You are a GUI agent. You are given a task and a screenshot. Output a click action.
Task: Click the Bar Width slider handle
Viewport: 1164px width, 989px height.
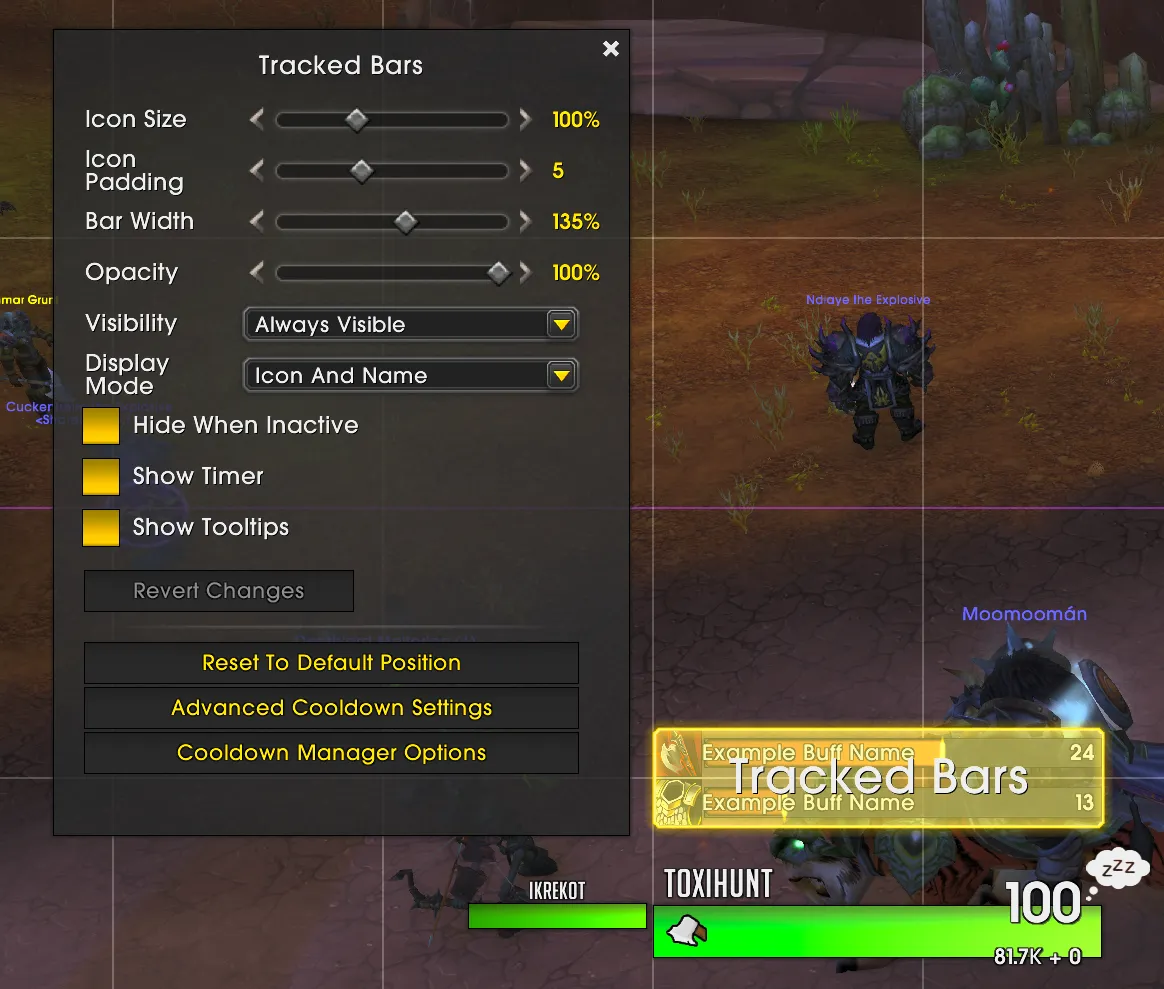(x=405, y=222)
